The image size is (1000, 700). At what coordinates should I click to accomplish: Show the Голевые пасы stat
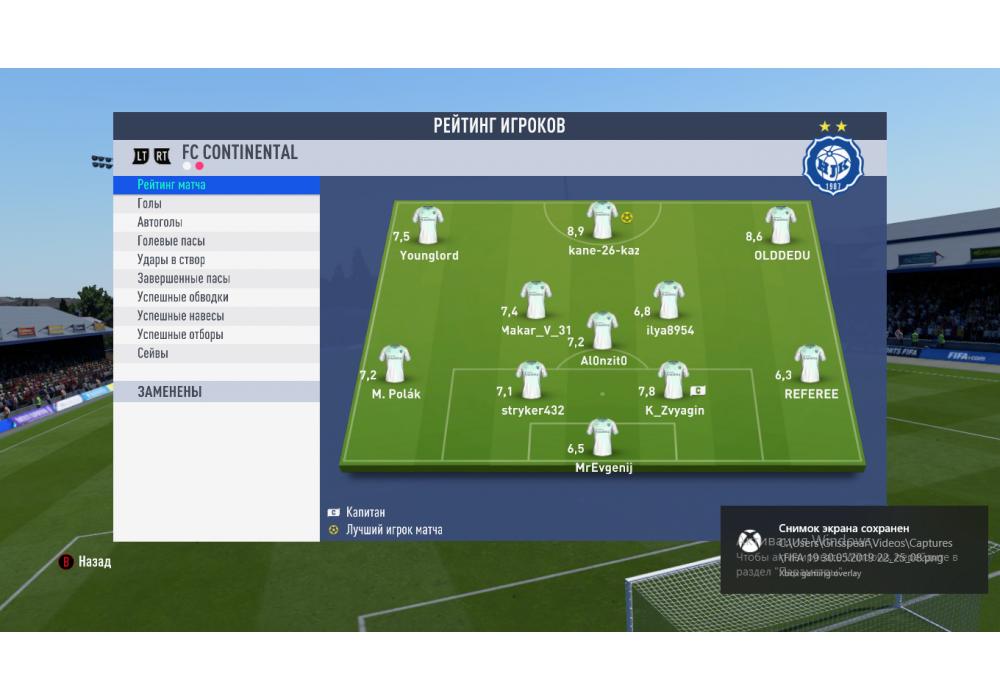(171, 241)
